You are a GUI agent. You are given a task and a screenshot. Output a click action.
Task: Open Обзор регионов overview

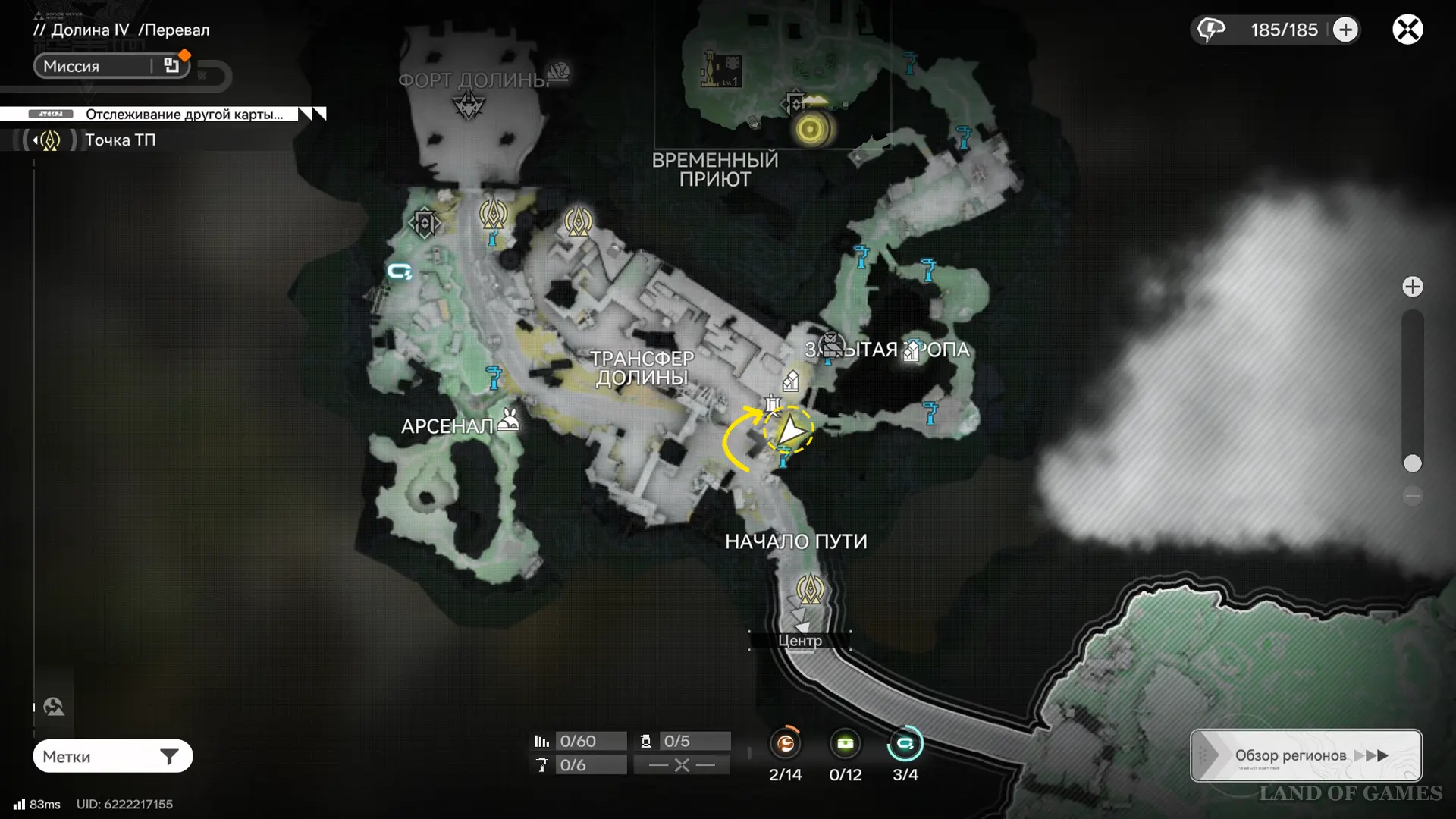click(1306, 755)
